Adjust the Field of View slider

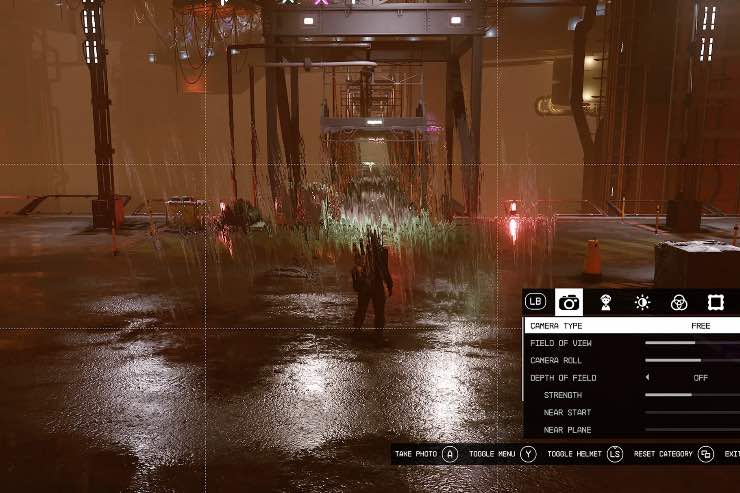tap(692, 343)
